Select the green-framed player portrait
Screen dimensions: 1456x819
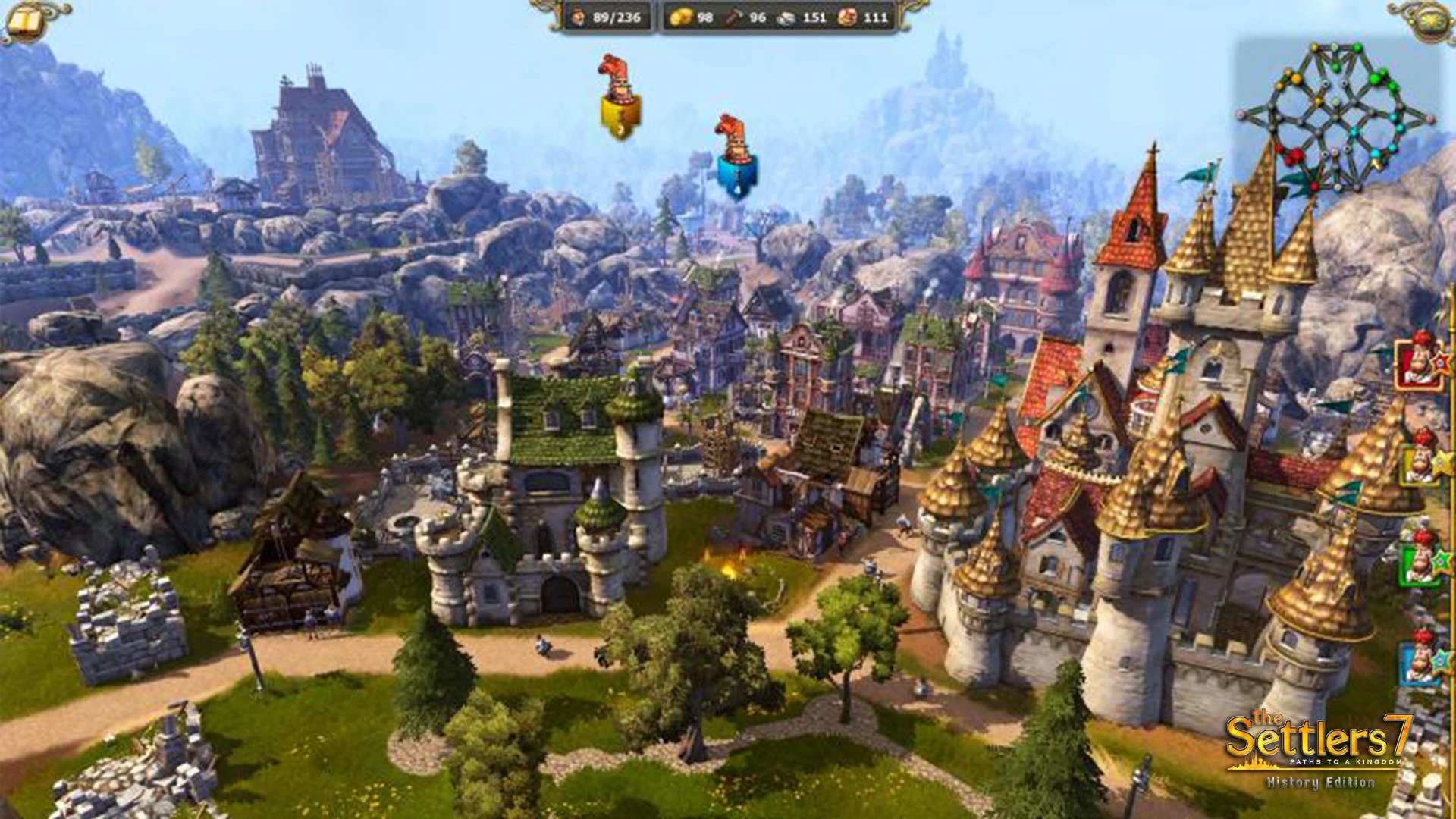[x=1420, y=560]
